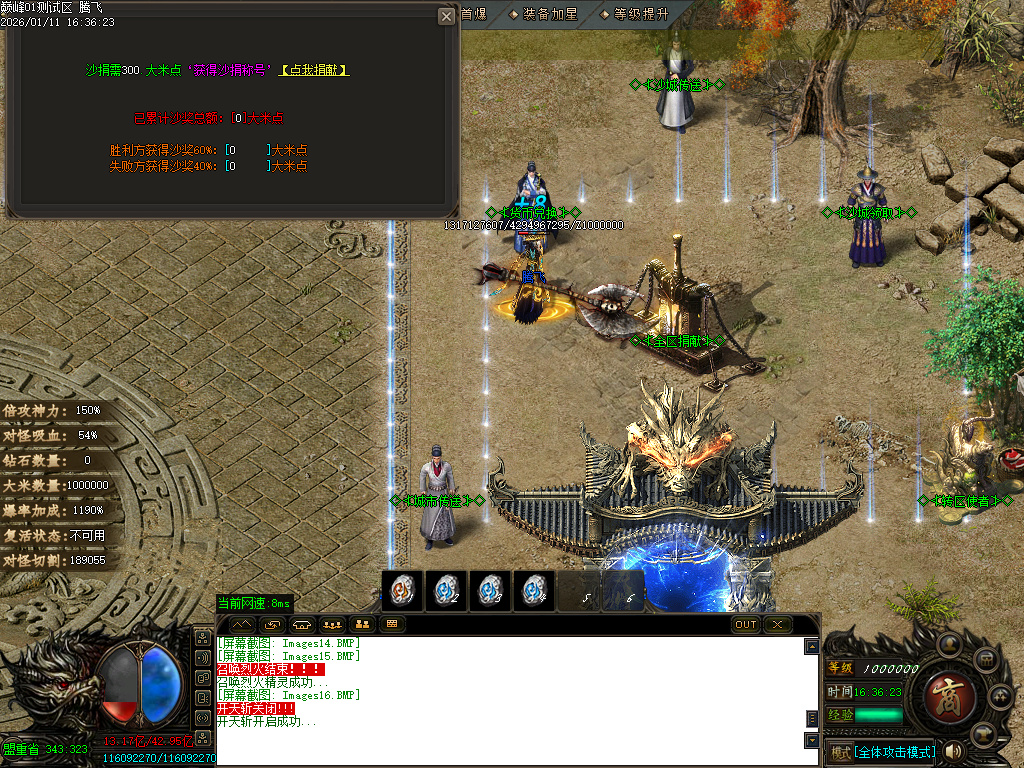This screenshot has height=768, width=1024.
Task: Toggle the sound speaker icon
Action: (953, 751)
